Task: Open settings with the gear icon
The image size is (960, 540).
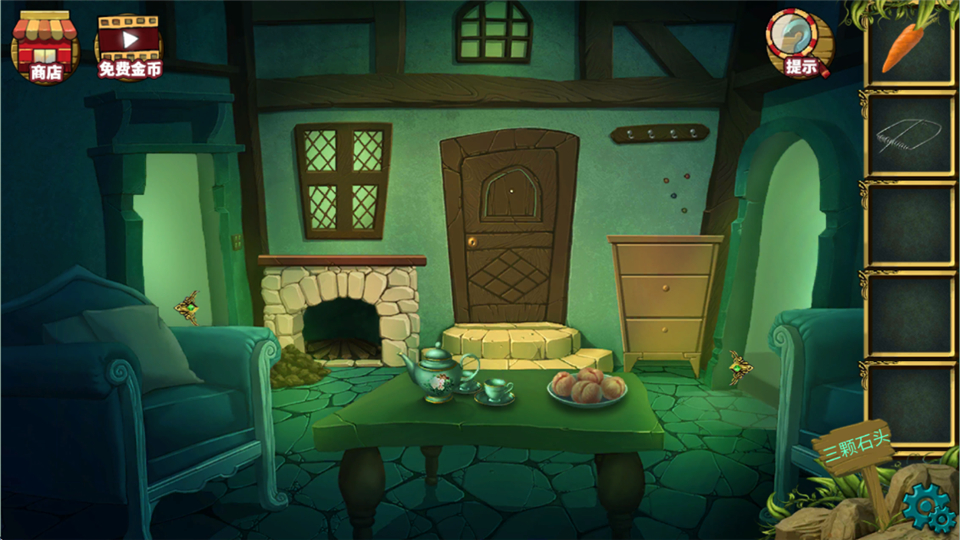Action: (x=927, y=510)
